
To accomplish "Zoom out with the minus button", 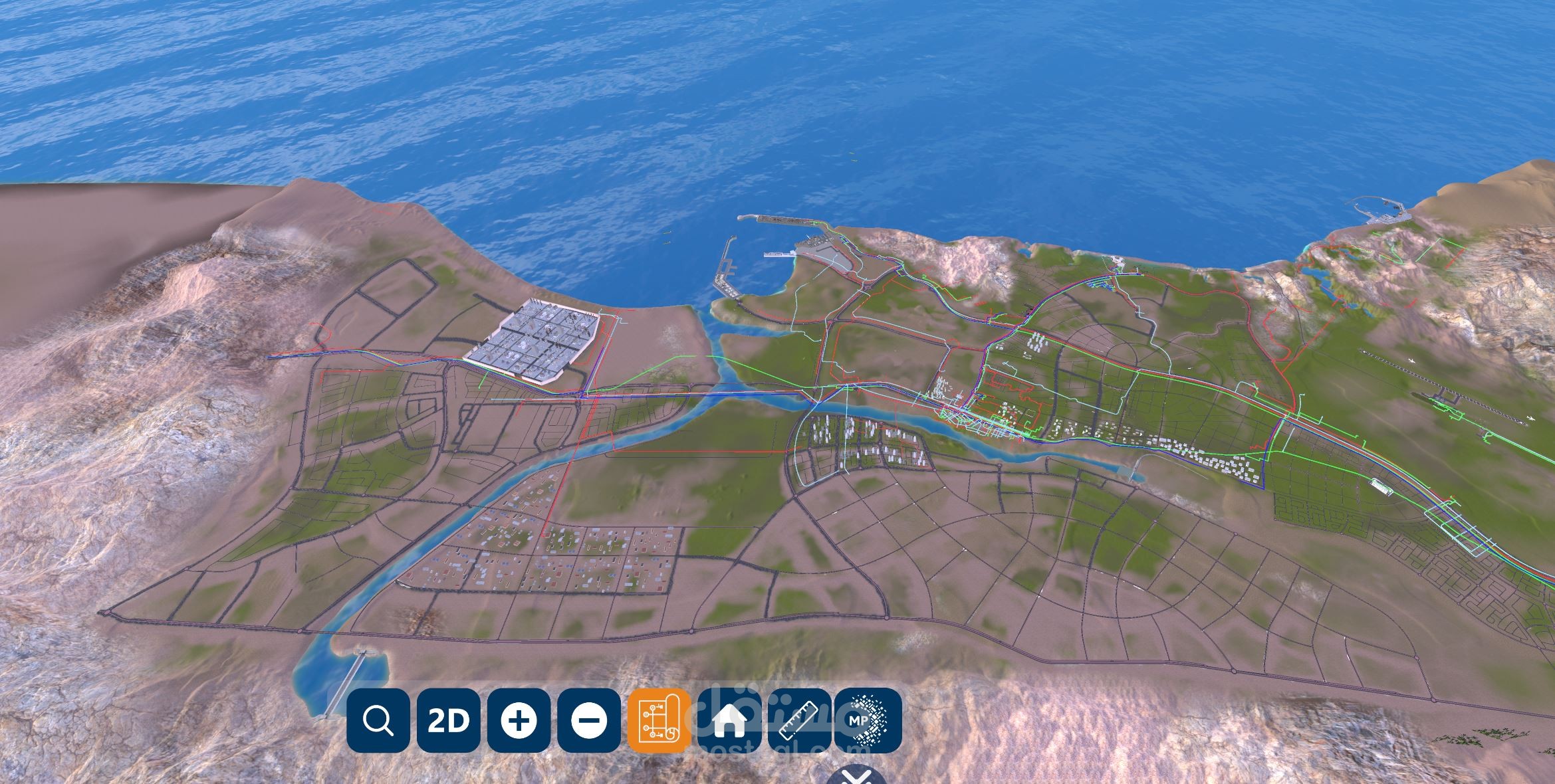I will [588, 720].
